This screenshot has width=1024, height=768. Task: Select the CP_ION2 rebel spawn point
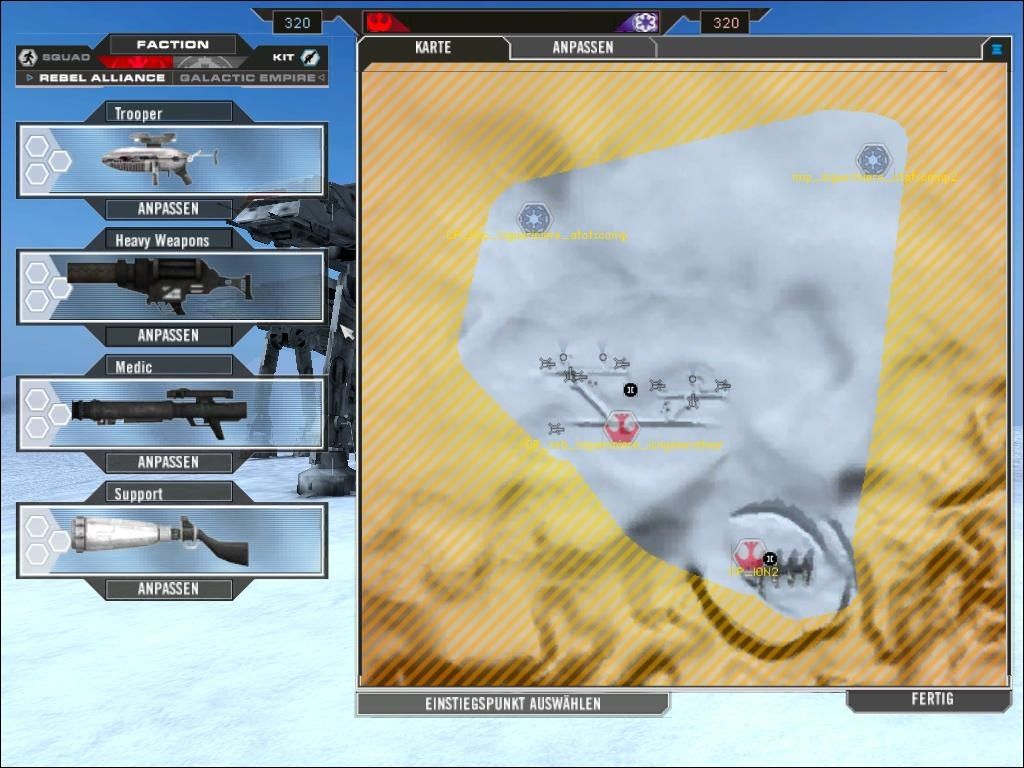(748, 555)
